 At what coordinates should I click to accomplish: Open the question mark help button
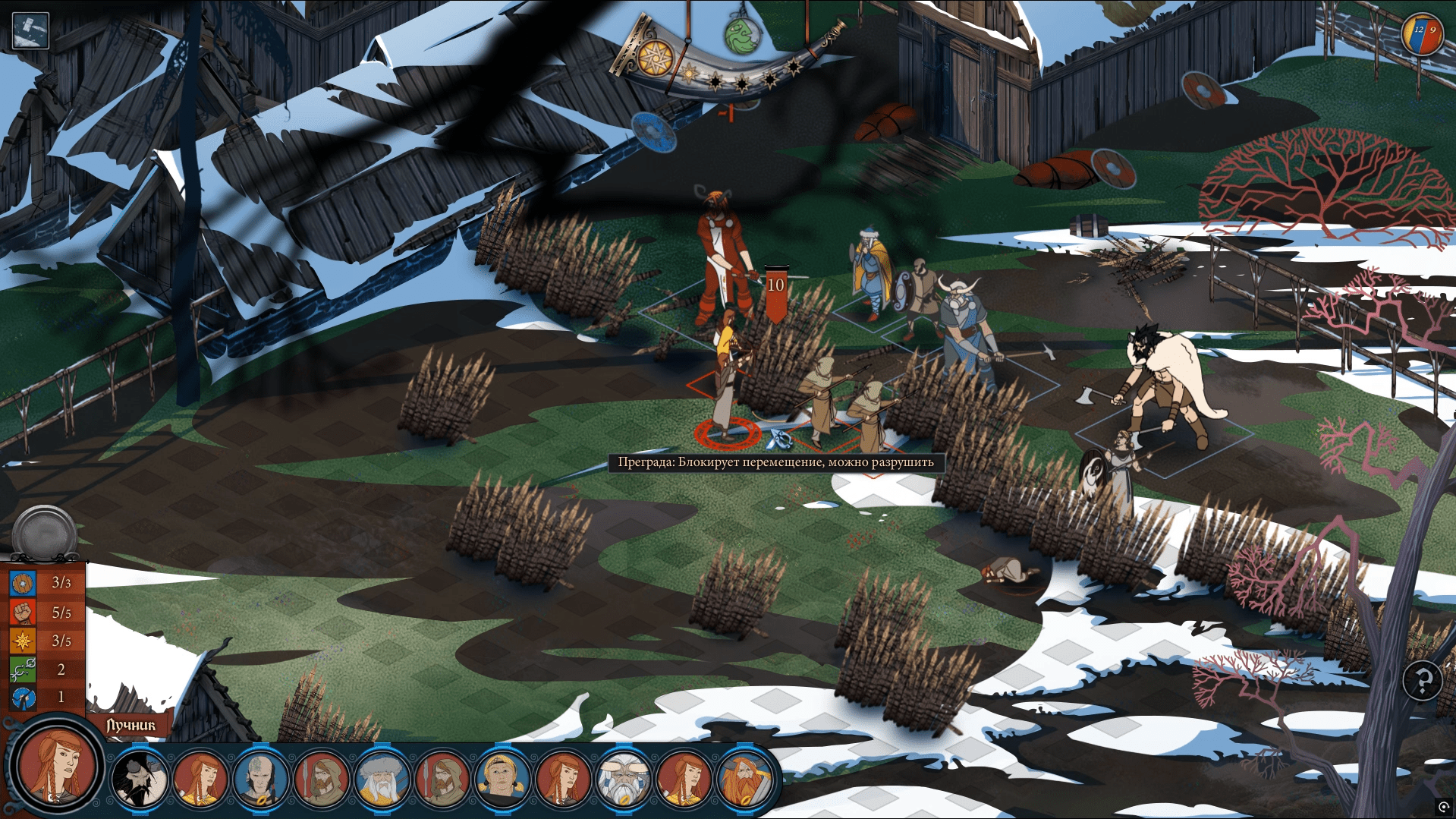[x=1422, y=681]
